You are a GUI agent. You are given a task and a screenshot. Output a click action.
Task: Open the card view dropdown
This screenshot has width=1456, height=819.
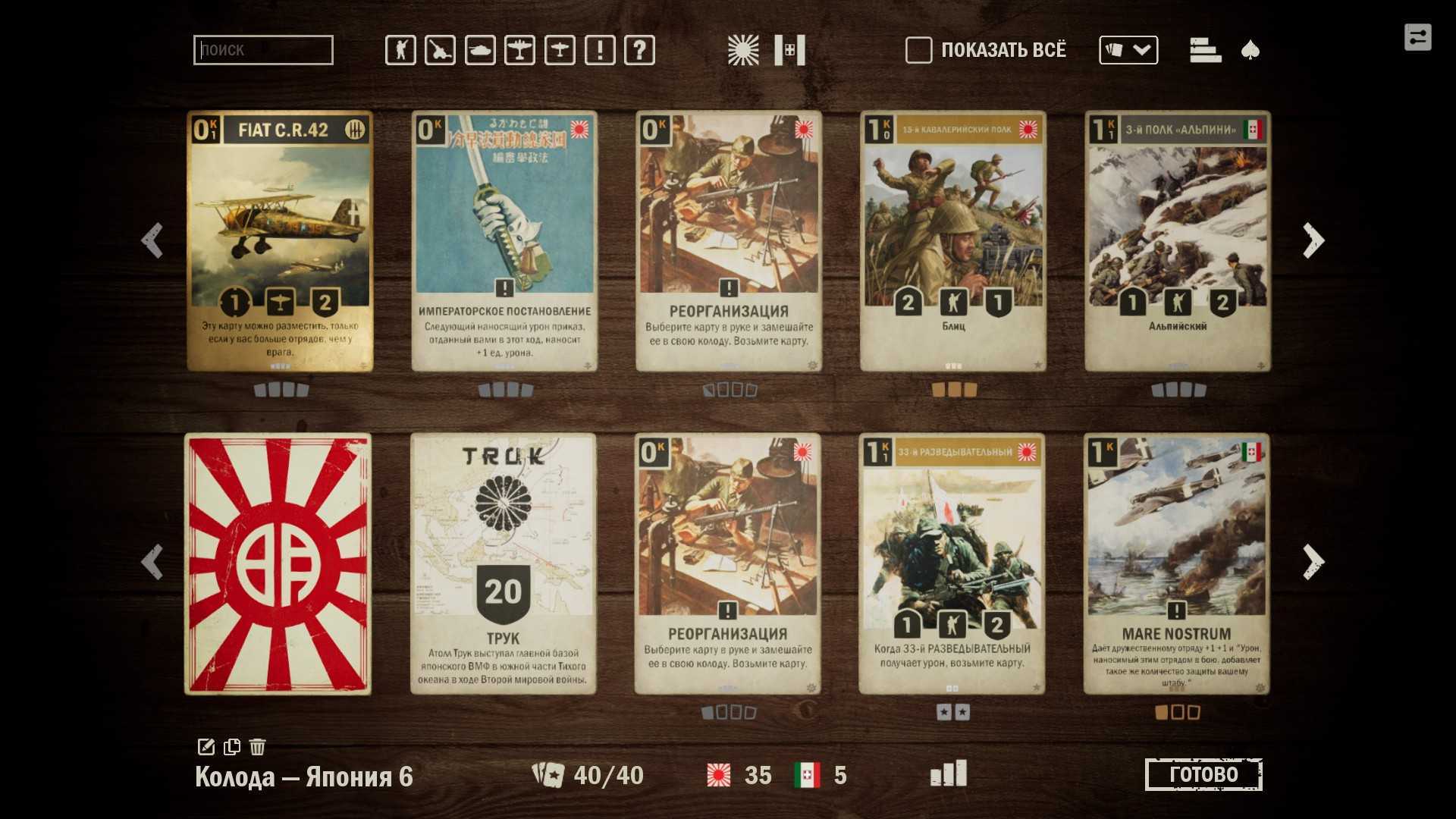point(1128,50)
